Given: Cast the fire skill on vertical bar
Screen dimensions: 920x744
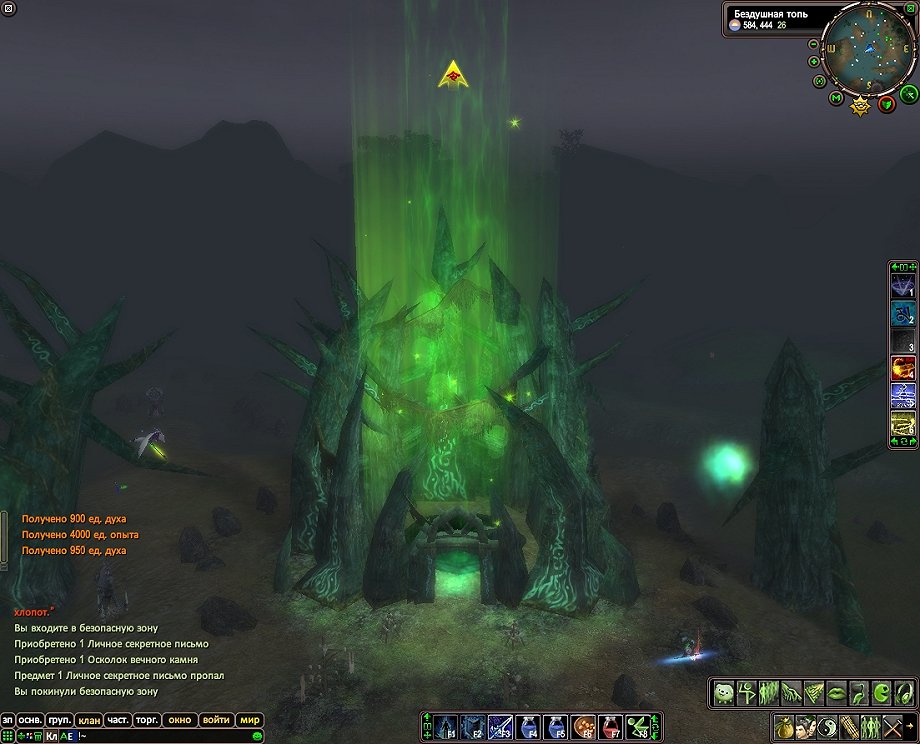Looking at the screenshot, I should point(902,368).
